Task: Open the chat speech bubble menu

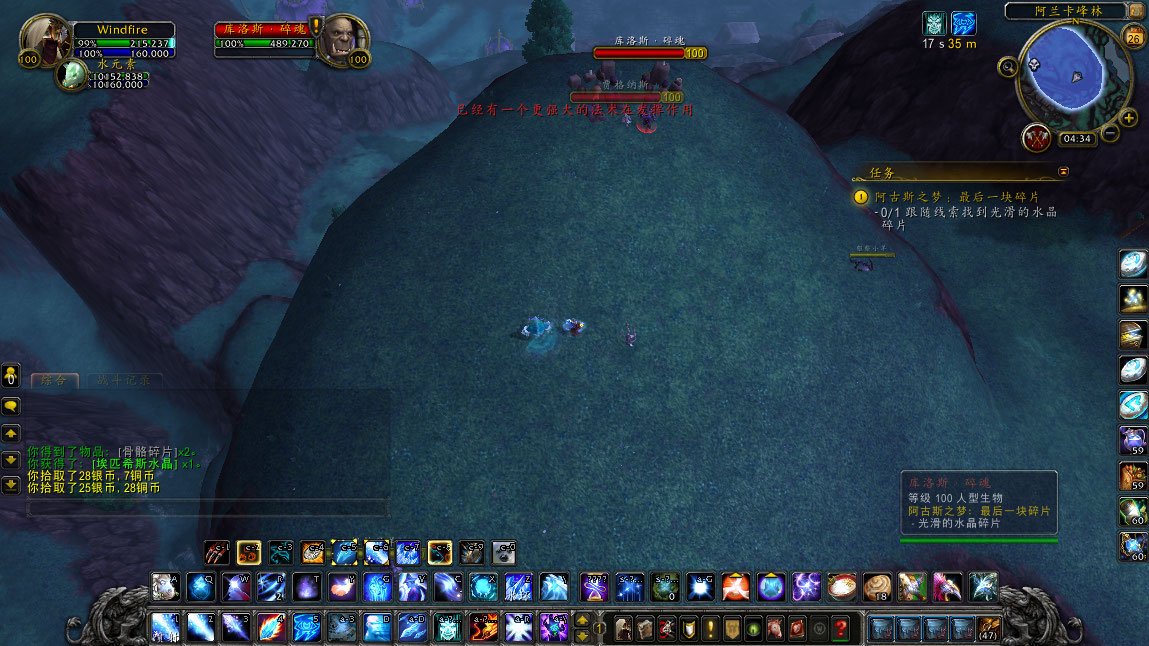Action: [x=12, y=406]
